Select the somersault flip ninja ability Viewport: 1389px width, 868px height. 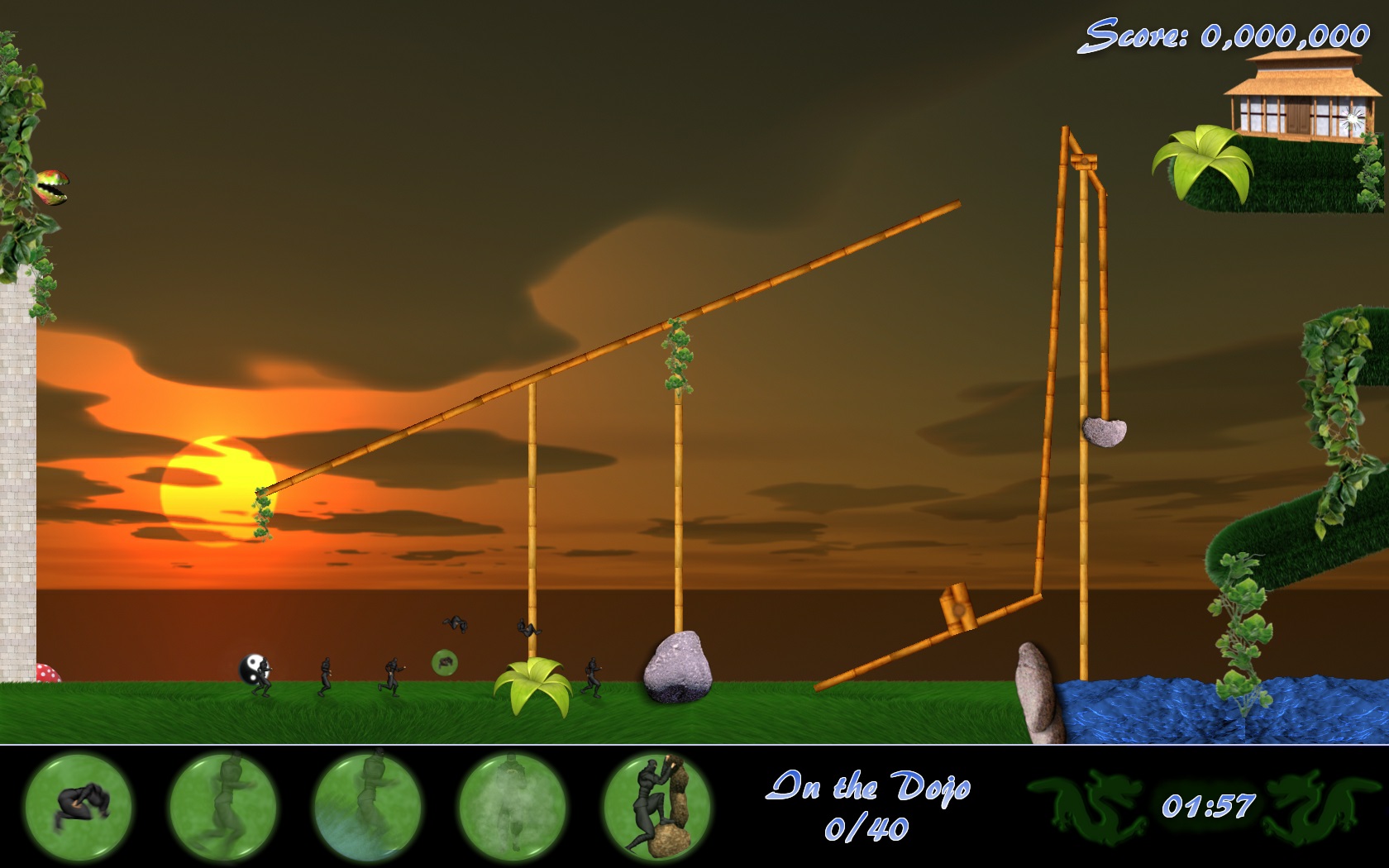[x=79, y=804]
